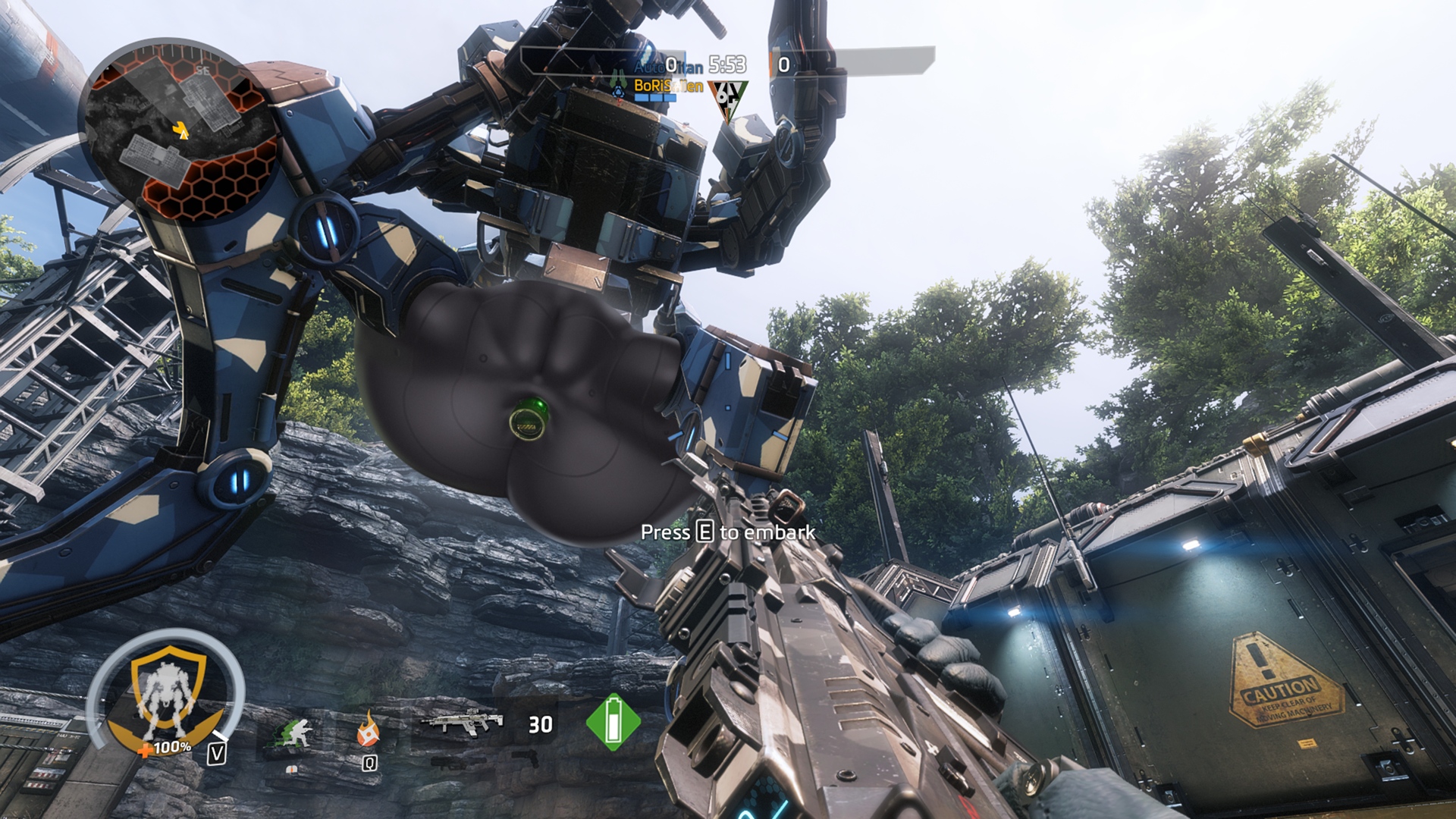The image size is (1456, 819).
Task: Select the equipped assault rifle icon
Action: (462, 722)
